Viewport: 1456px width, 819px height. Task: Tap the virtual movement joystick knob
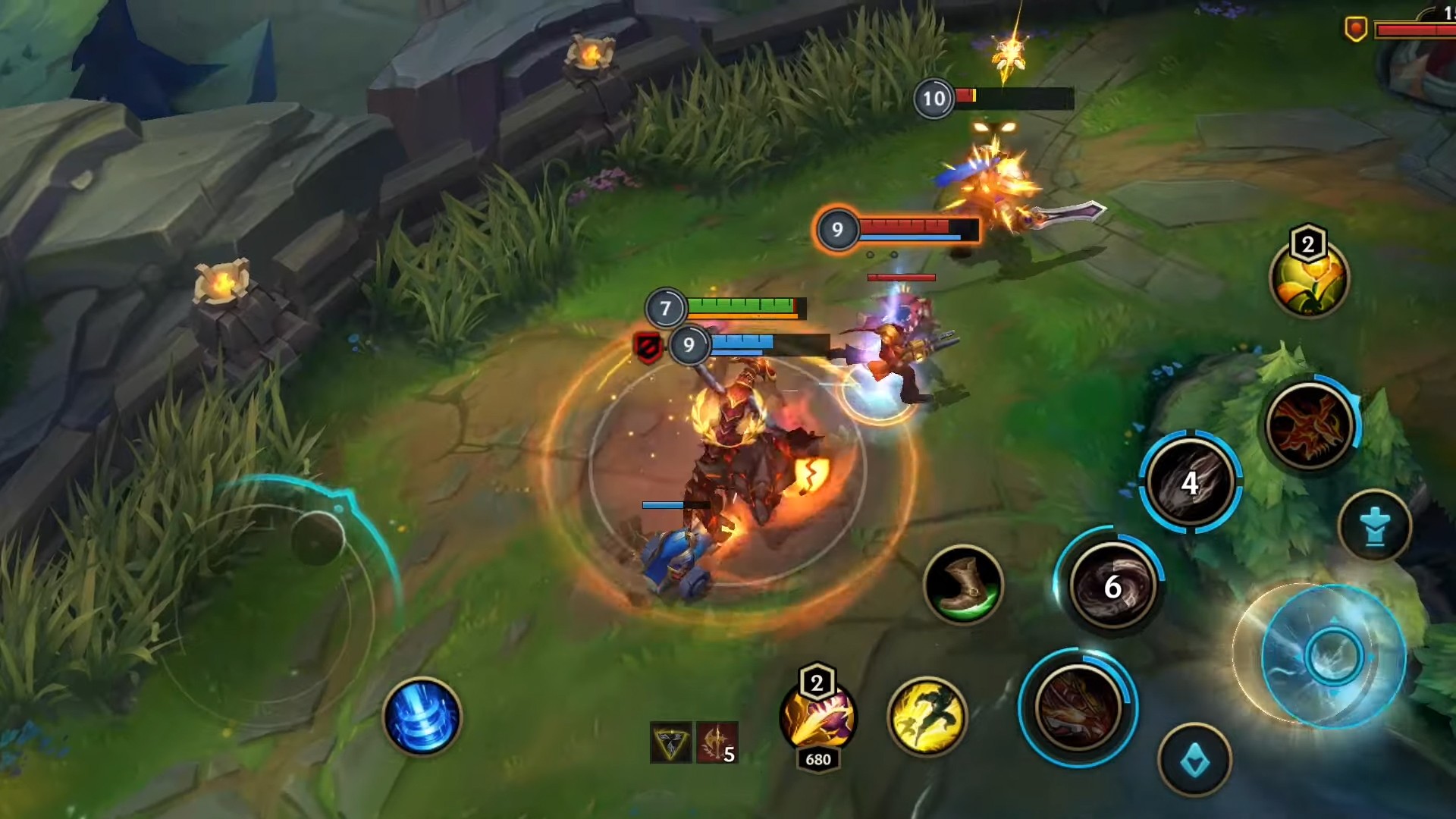pos(318,537)
